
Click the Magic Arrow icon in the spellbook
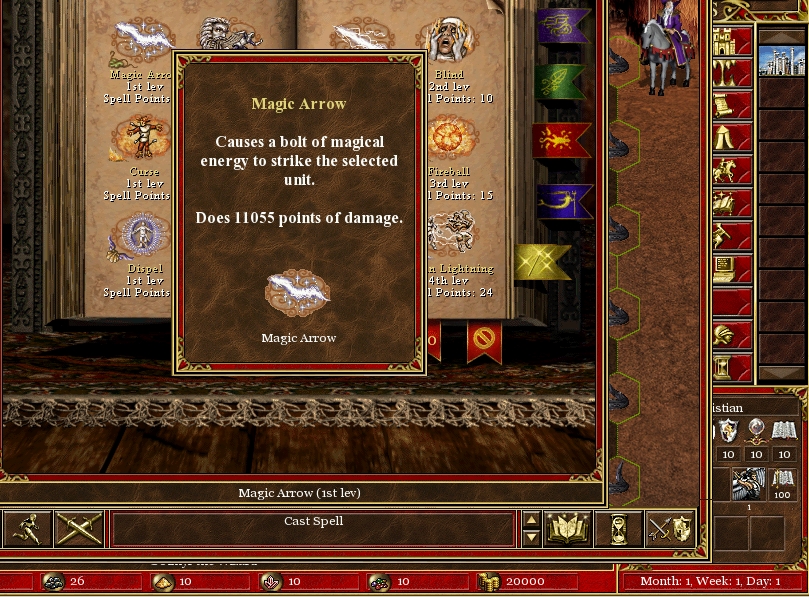[140, 42]
